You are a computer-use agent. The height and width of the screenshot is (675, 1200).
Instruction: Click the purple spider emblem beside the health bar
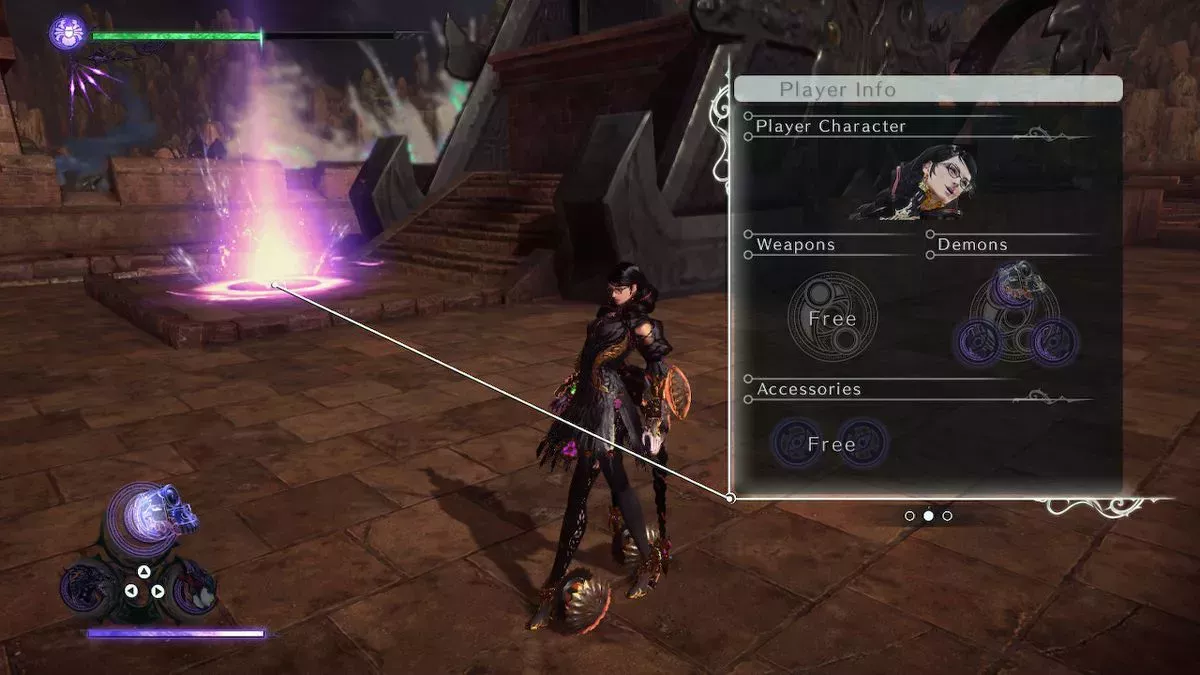67,33
